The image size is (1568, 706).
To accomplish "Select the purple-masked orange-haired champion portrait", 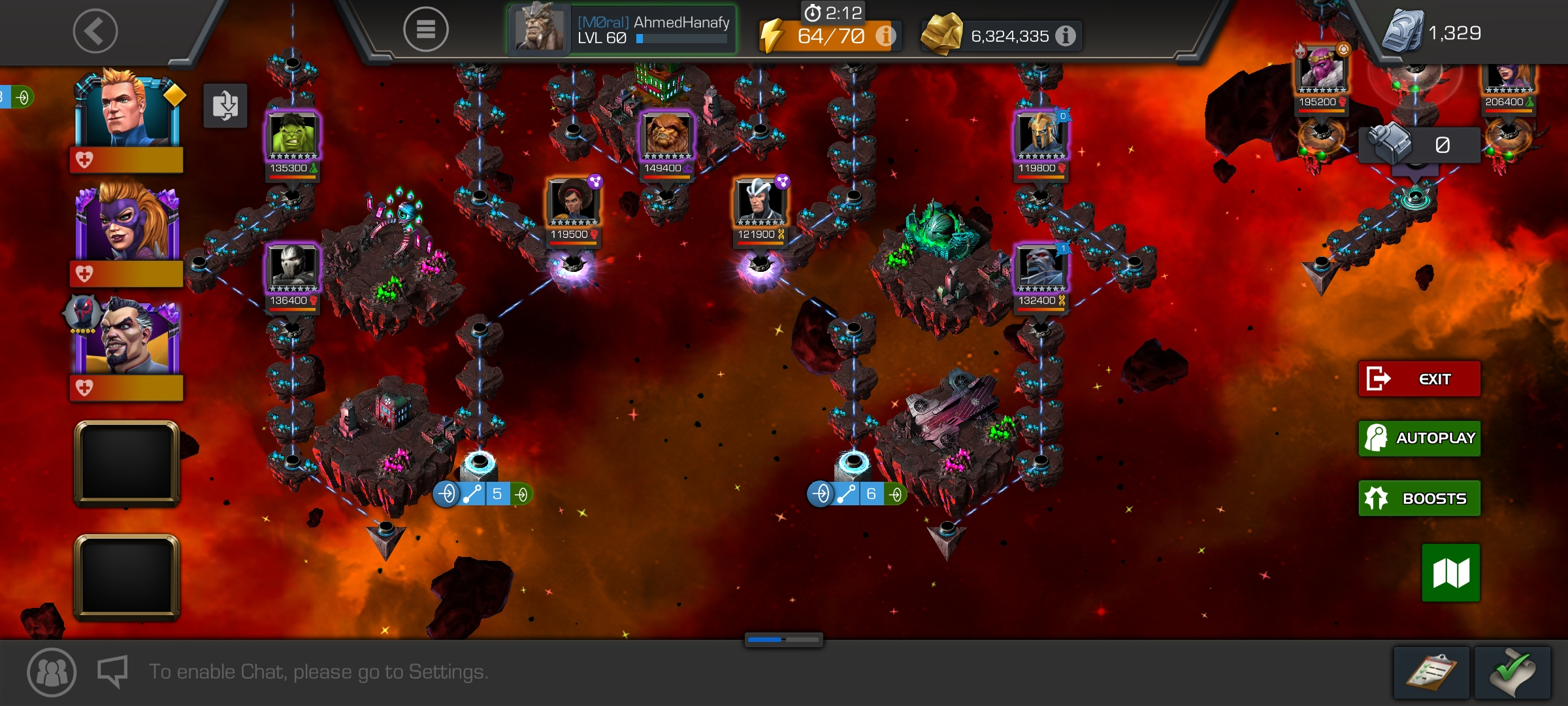I will pyautogui.click(x=127, y=224).
